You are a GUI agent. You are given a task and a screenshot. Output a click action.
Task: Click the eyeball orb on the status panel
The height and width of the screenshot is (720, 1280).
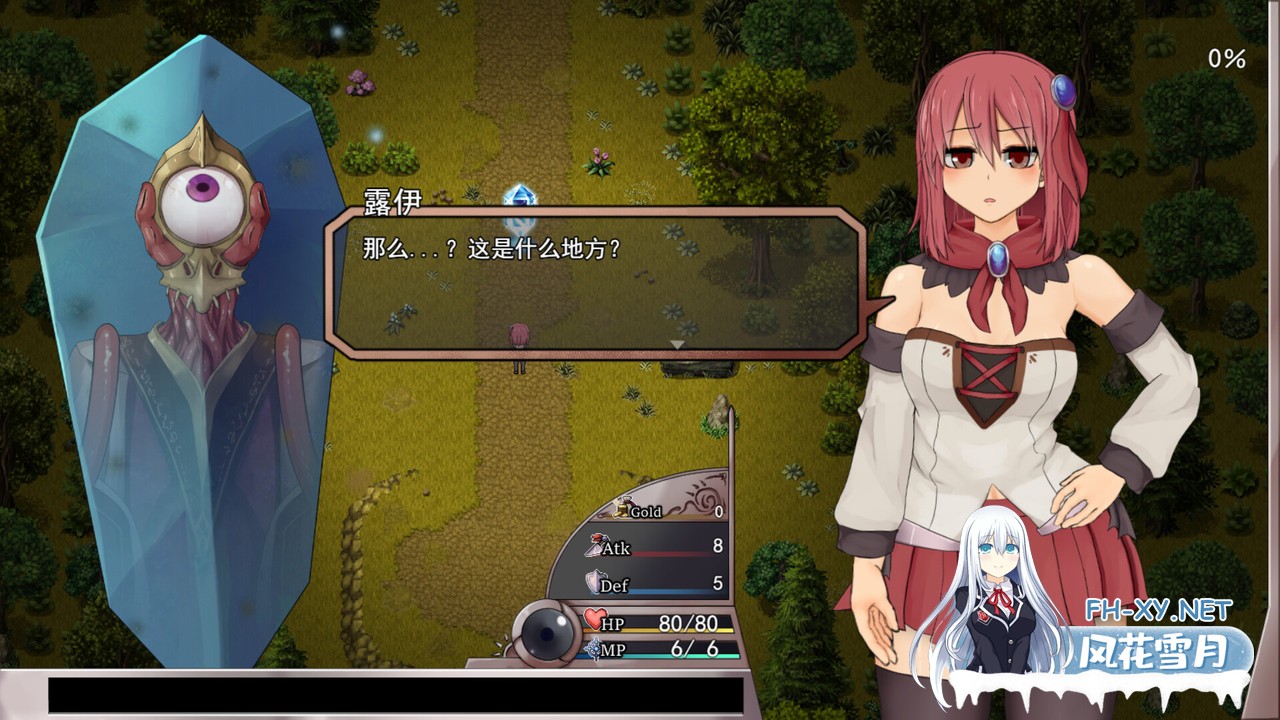point(546,632)
